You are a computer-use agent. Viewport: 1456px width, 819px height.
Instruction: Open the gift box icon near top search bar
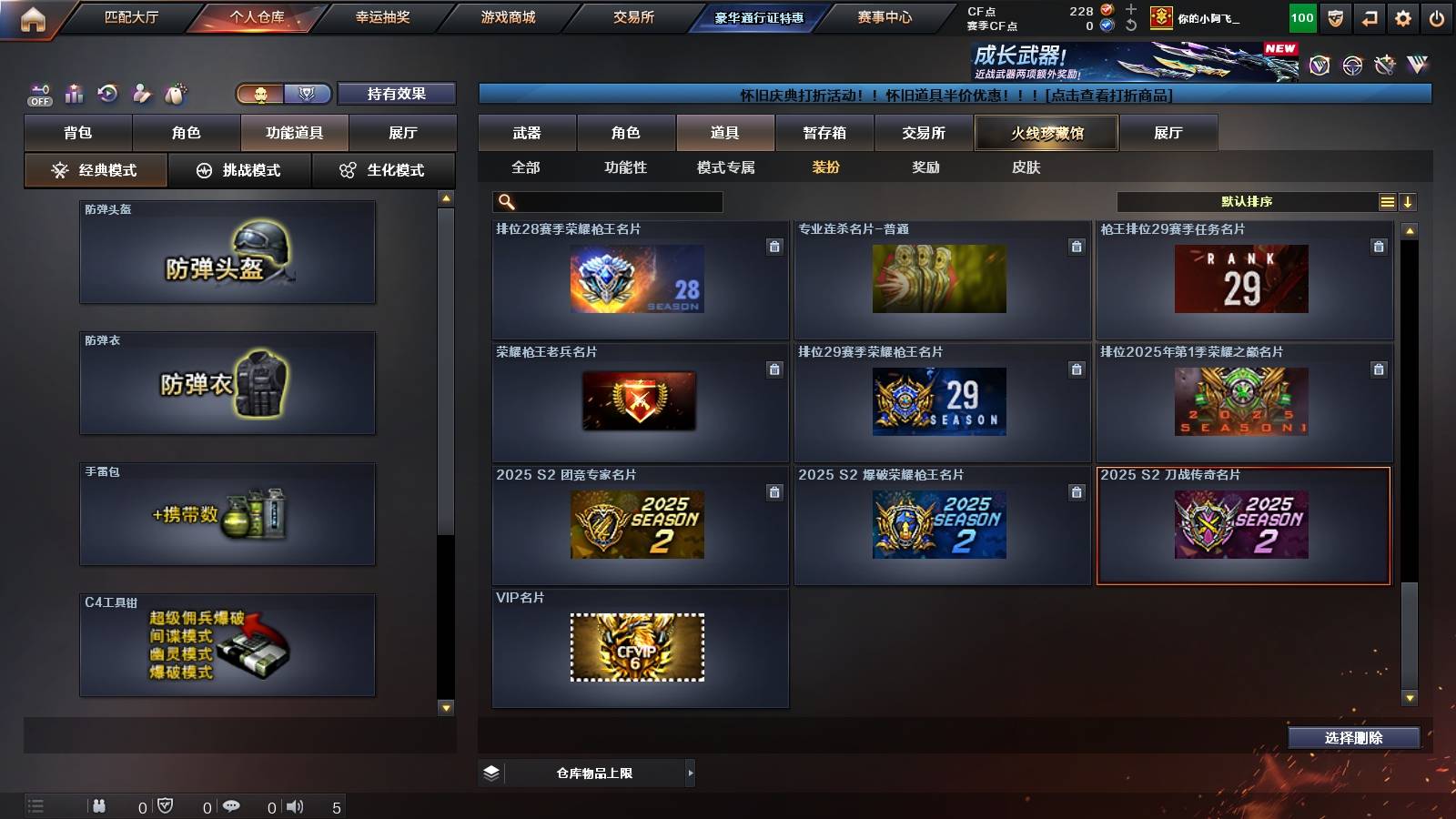point(173,92)
